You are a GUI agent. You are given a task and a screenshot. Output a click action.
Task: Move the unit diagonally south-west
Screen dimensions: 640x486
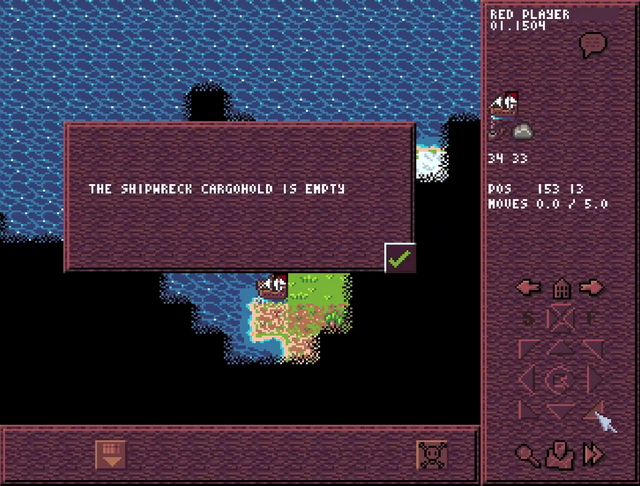pos(530,410)
